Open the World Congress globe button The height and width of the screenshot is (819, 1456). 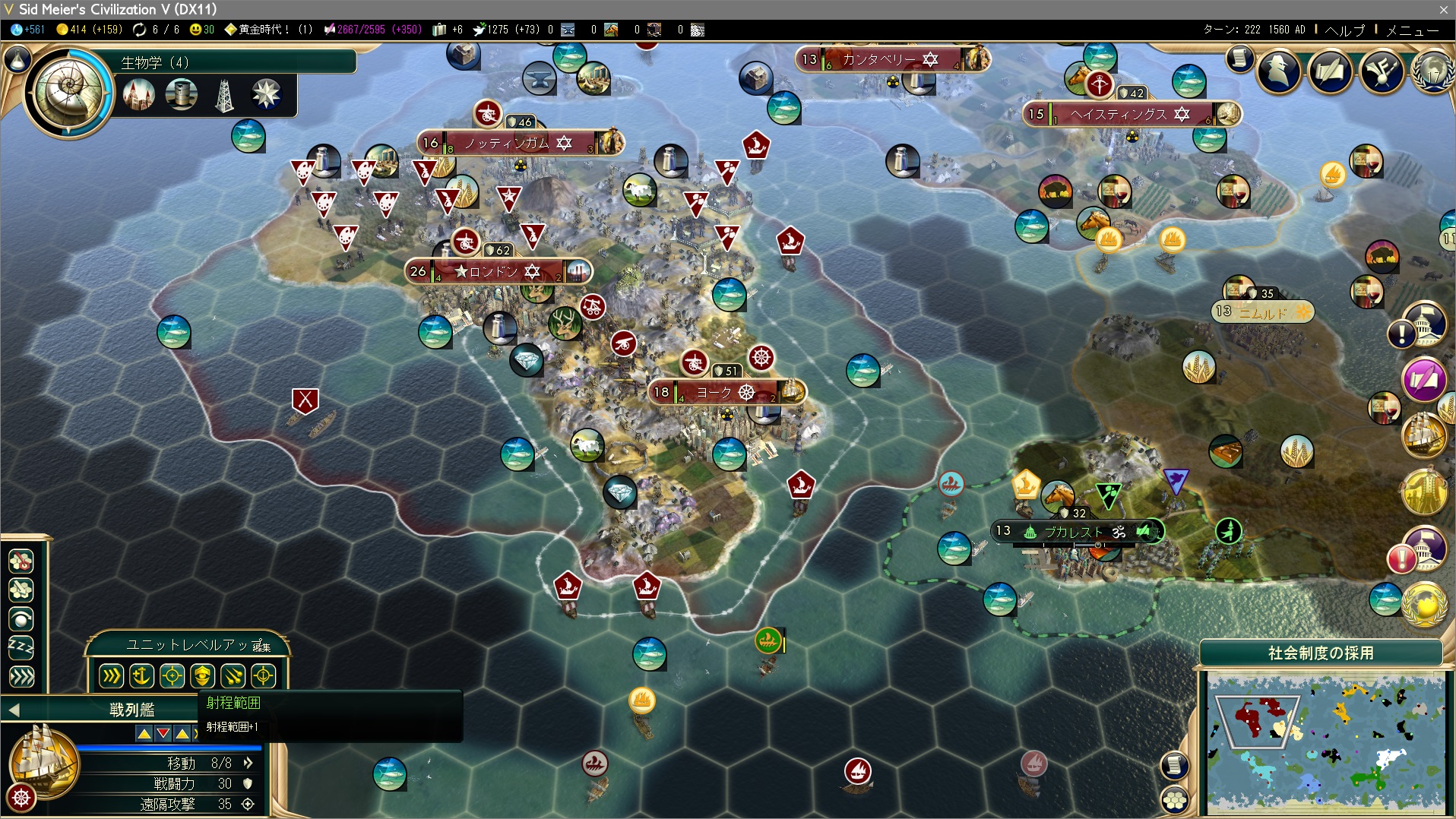[1432, 71]
